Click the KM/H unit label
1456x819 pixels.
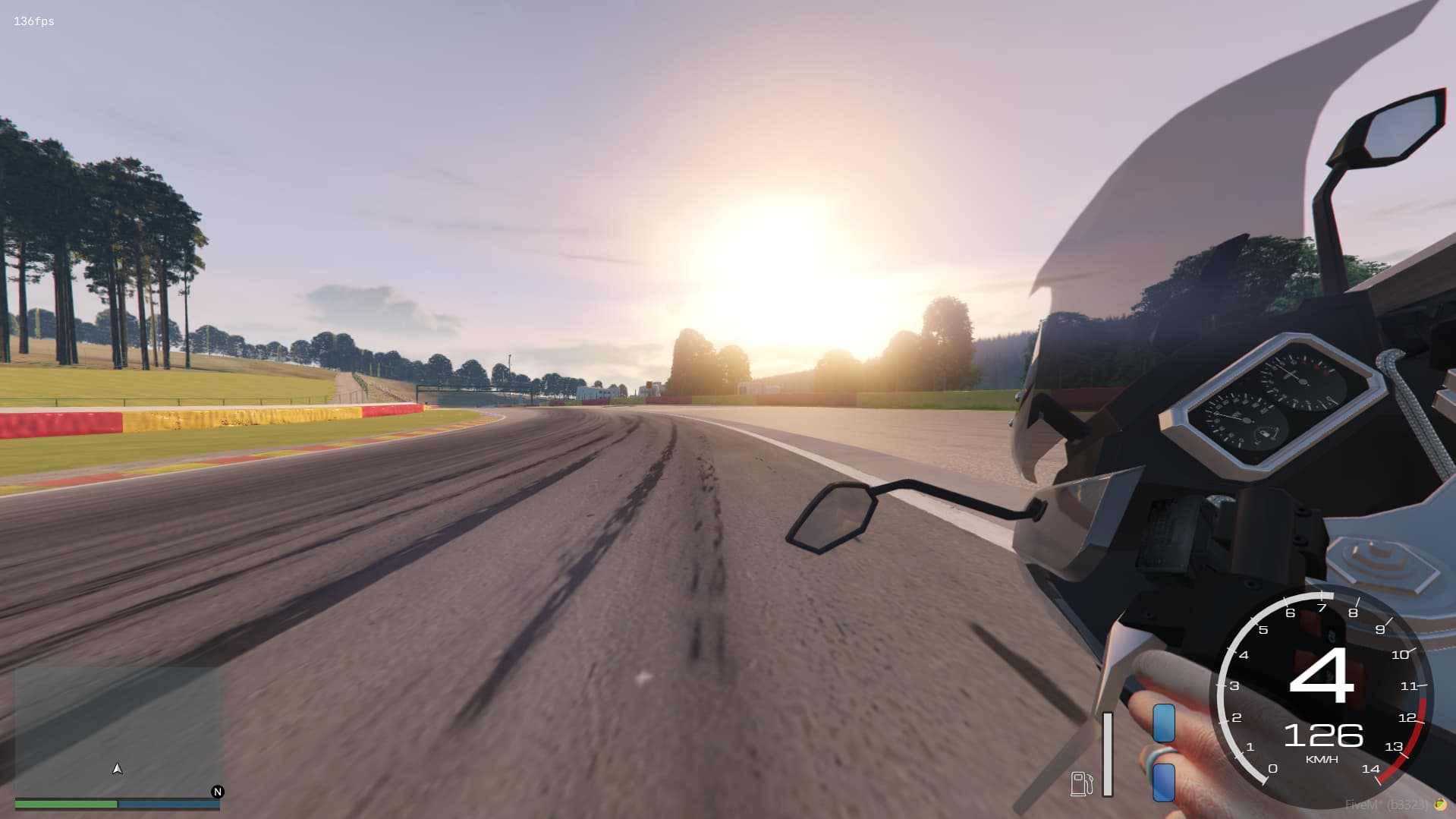pyautogui.click(x=1322, y=758)
